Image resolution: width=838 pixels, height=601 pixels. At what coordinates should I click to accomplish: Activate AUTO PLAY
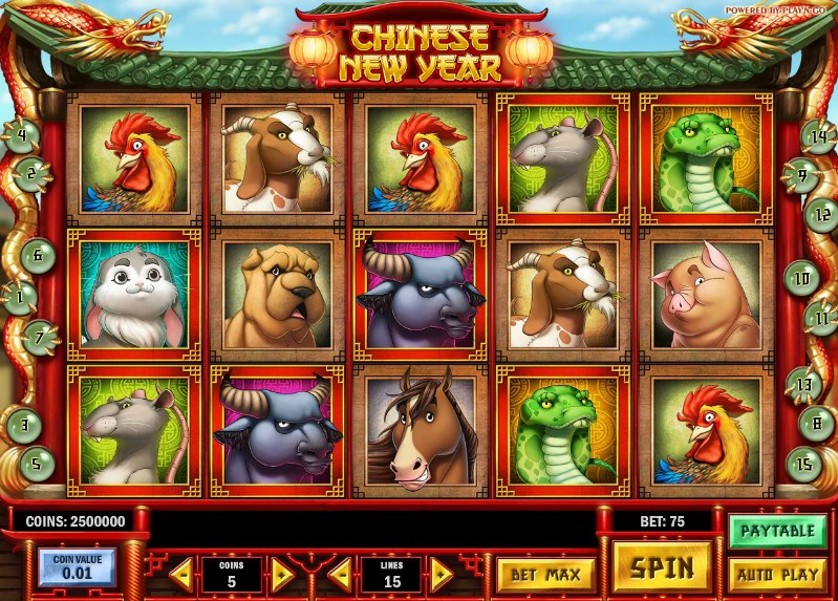[778, 575]
